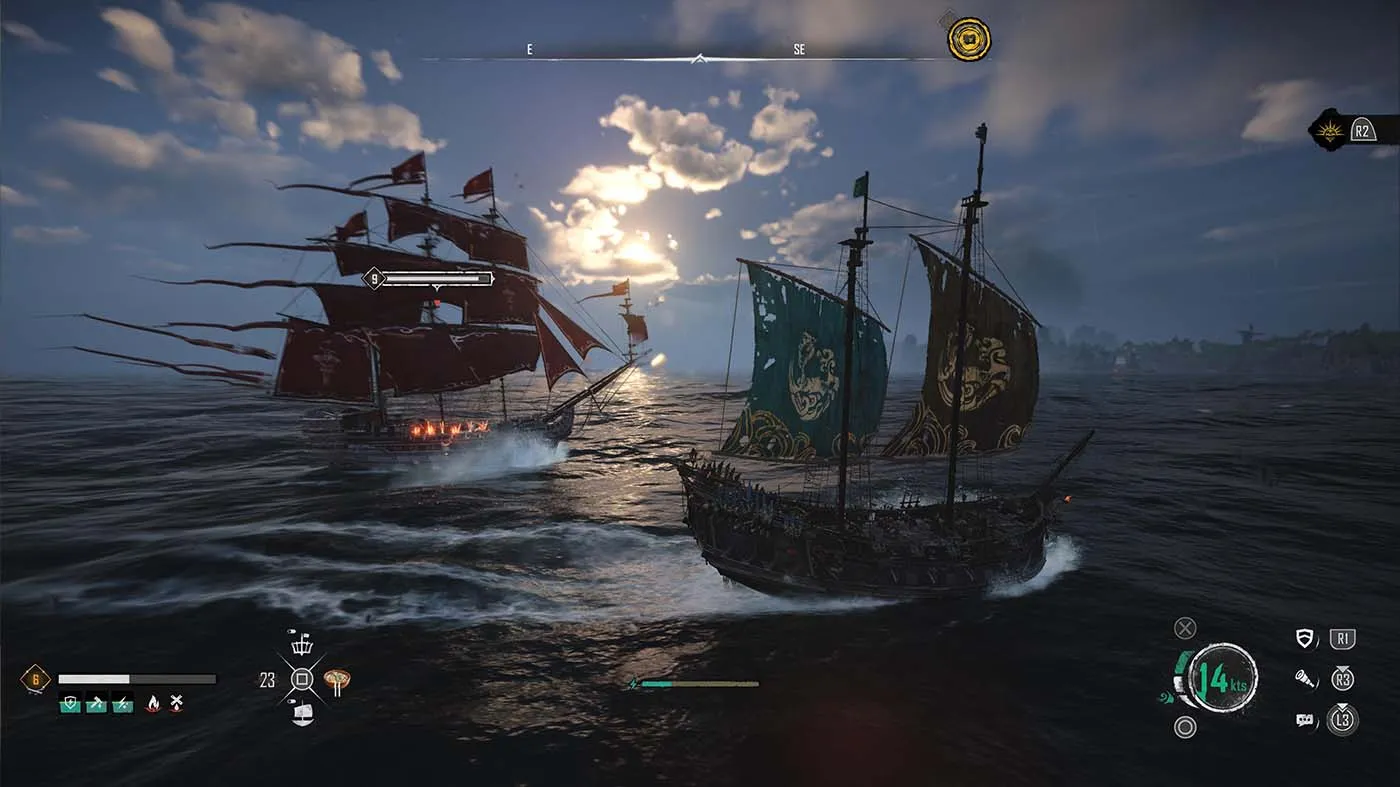
Task: Click the ship cargo icon below the radial menu
Action: tap(301, 715)
